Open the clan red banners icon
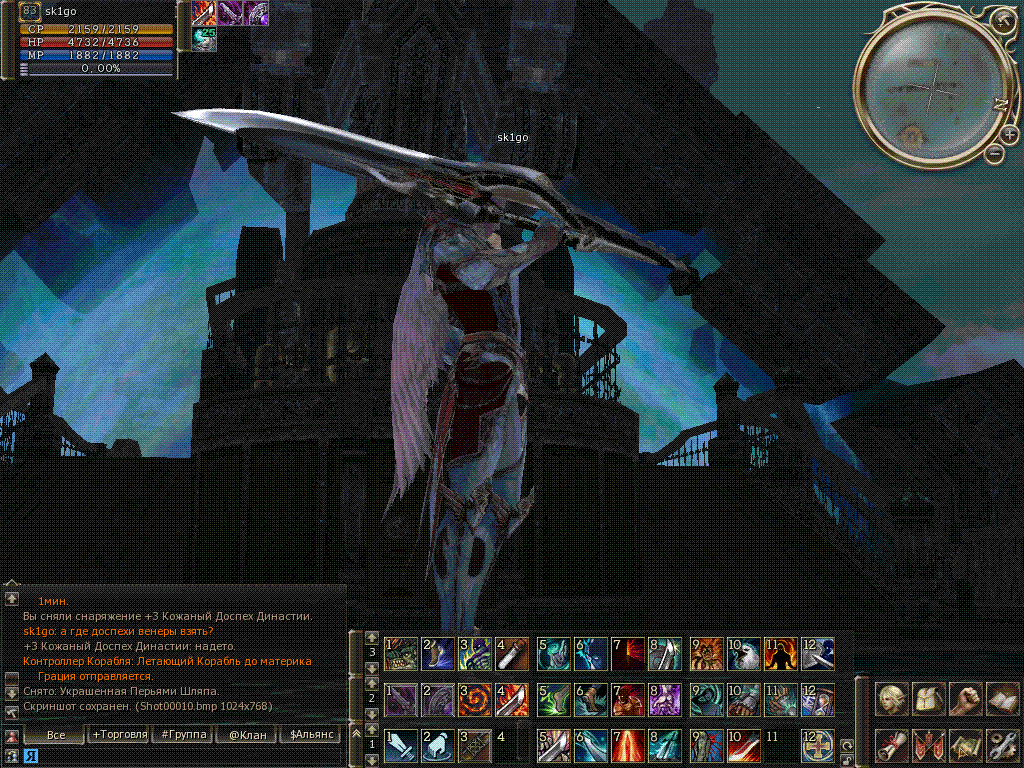Image resolution: width=1024 pixels, height=768 pixels. 929,745
